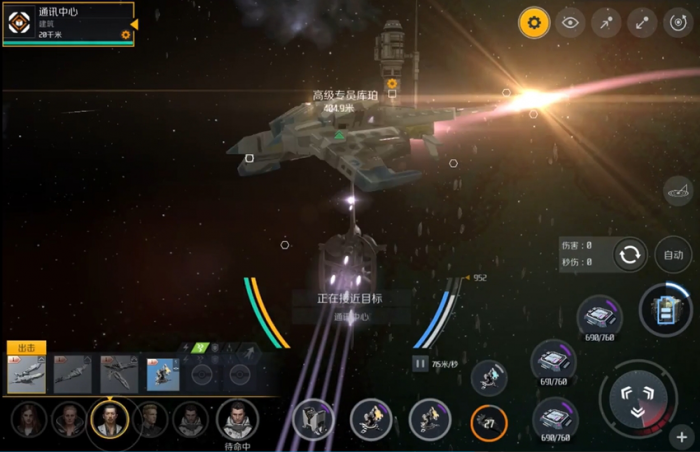Click the 待命中 standby pilot portrait
The image size is (700, 452).
(x=238, y=419)
